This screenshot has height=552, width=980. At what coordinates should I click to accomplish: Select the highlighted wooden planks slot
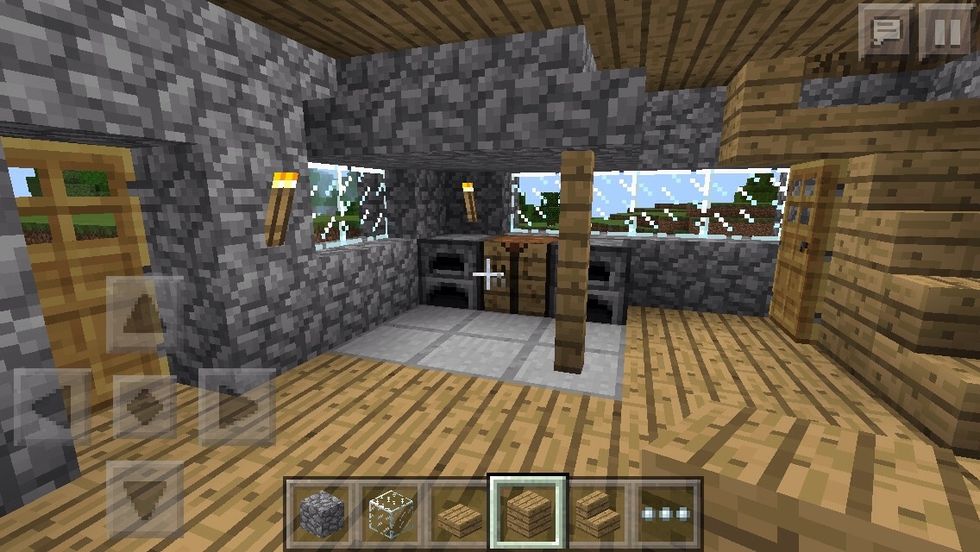(x=527, y=511)
